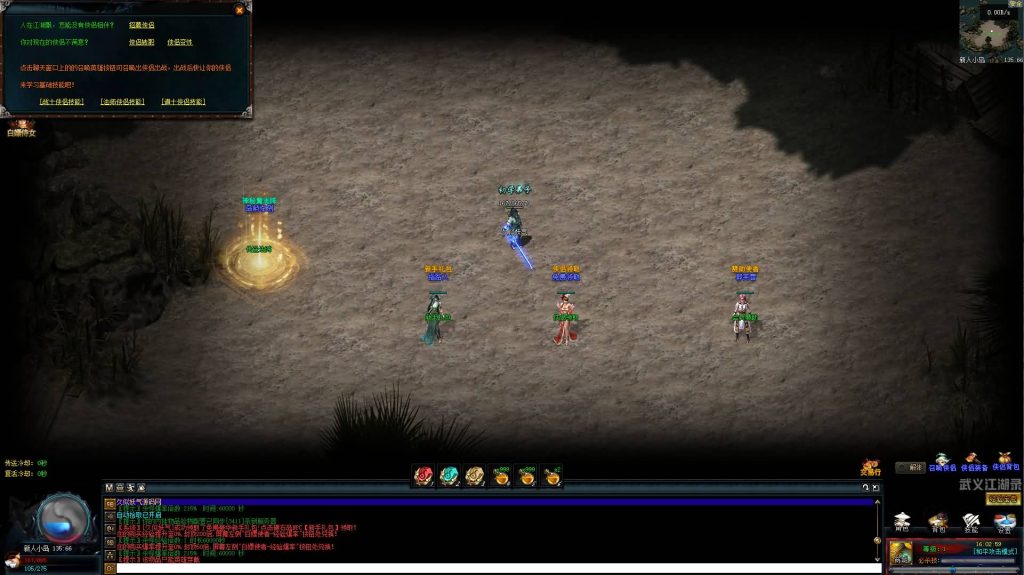This screenshot has width=1024, height=575.
Task: Use the yellow gem hotbar item
Action: 475,475
